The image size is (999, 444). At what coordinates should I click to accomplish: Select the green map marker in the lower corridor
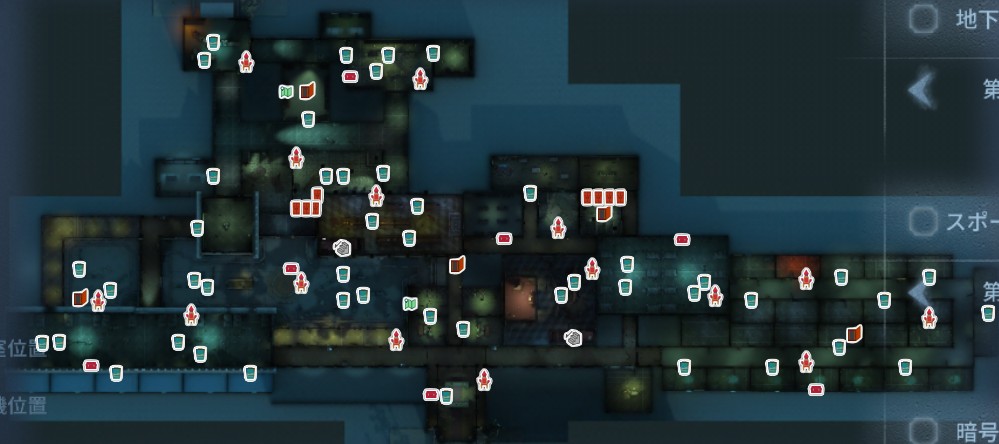409,303
